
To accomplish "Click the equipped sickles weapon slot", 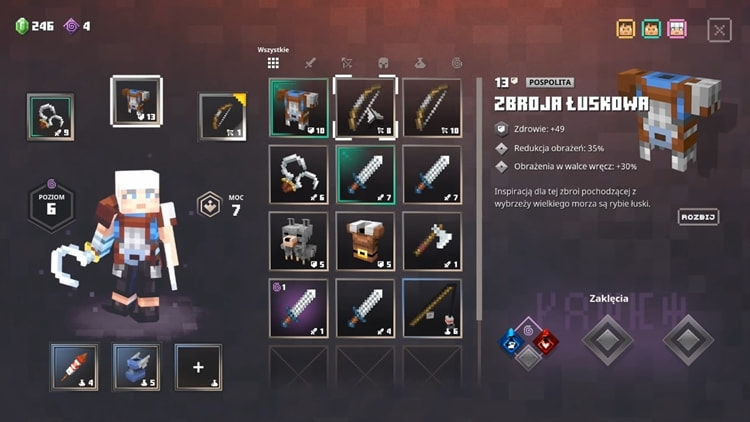I will coord(50,116).
